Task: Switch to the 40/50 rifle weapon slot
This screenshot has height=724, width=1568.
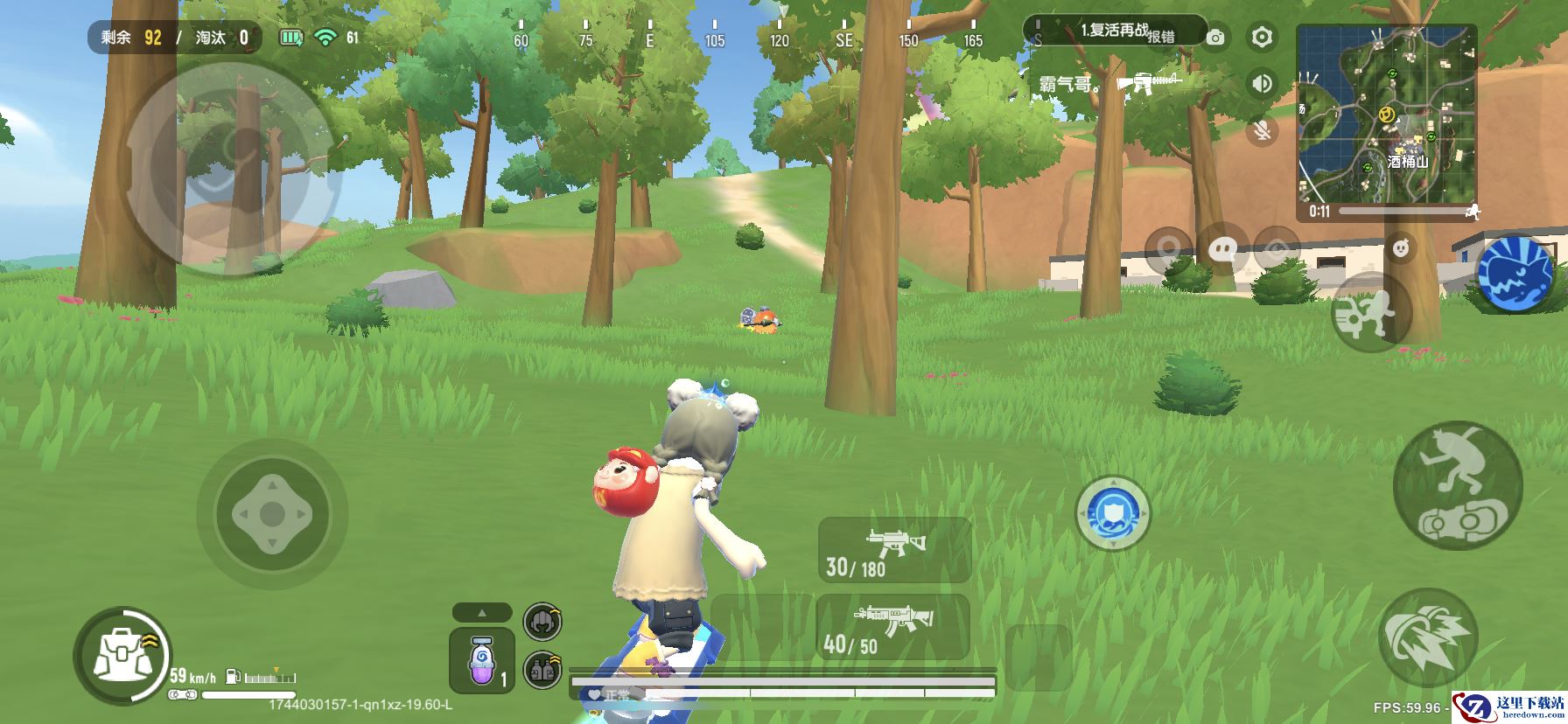Action: coord(892,627)
